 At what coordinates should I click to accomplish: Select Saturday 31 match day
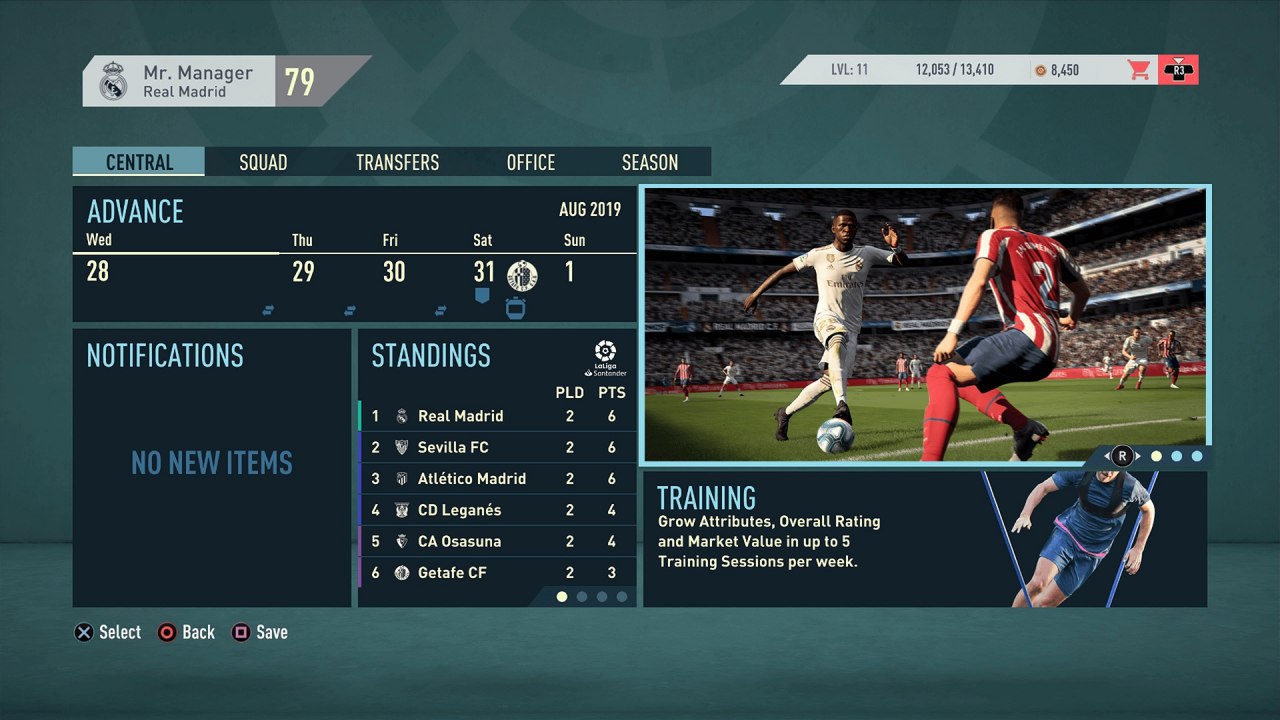coord(485,272)
